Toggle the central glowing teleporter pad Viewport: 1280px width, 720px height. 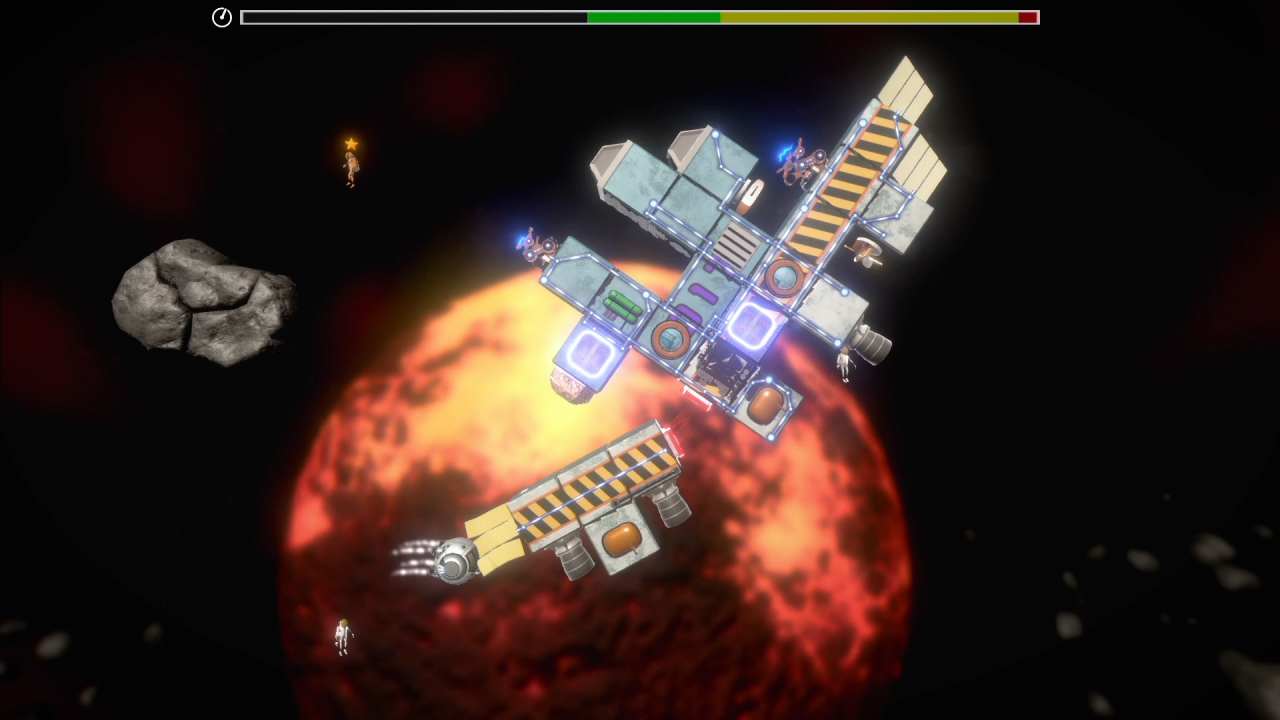point(751,325)
